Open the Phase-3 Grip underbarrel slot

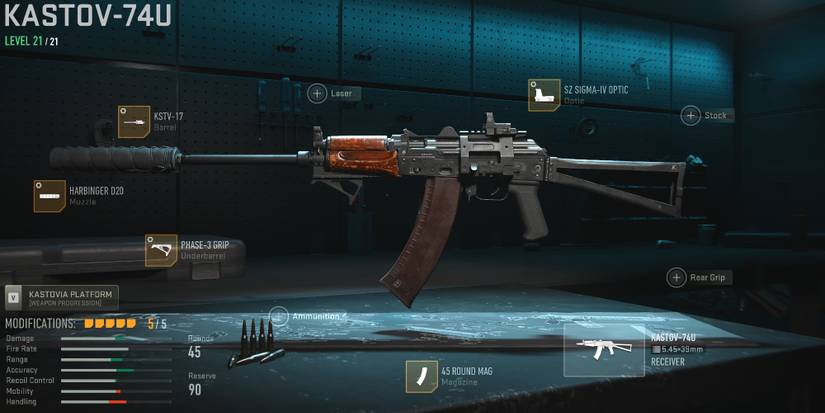tap(161, 250)
